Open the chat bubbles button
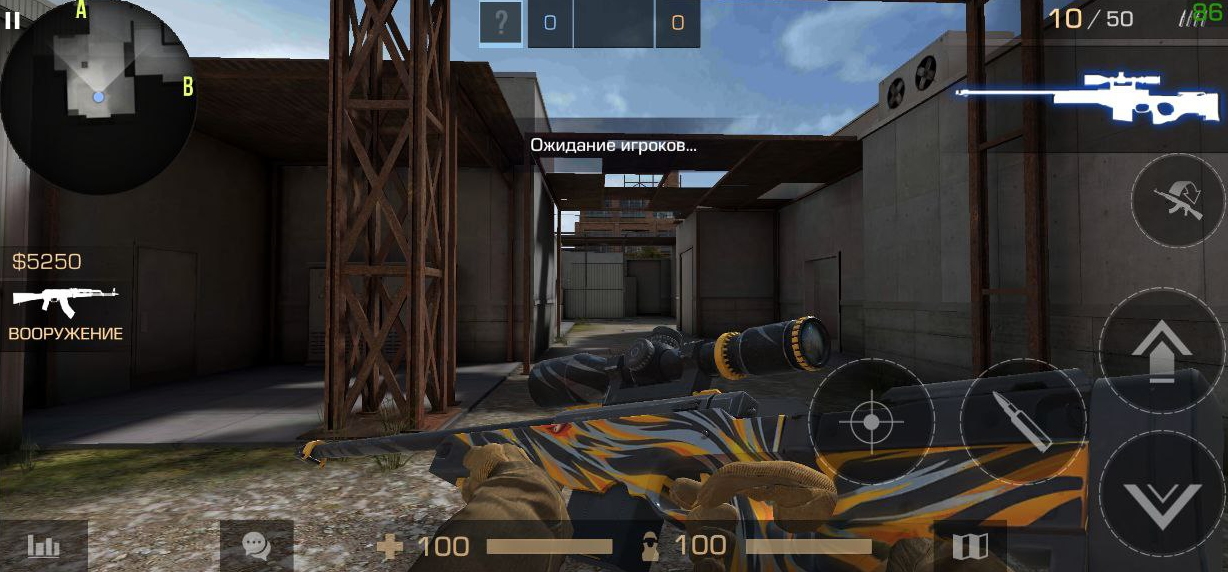Image resolution: width=1228 pixels, height=572 pixels. point(256,546)
